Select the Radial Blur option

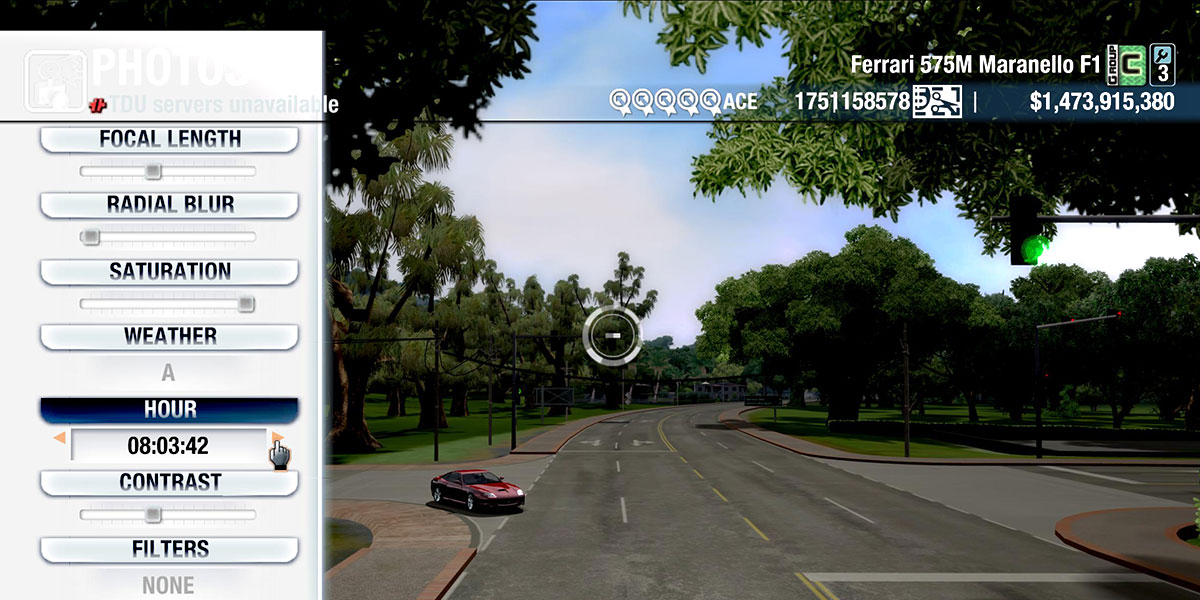click(x=169, y=205)
